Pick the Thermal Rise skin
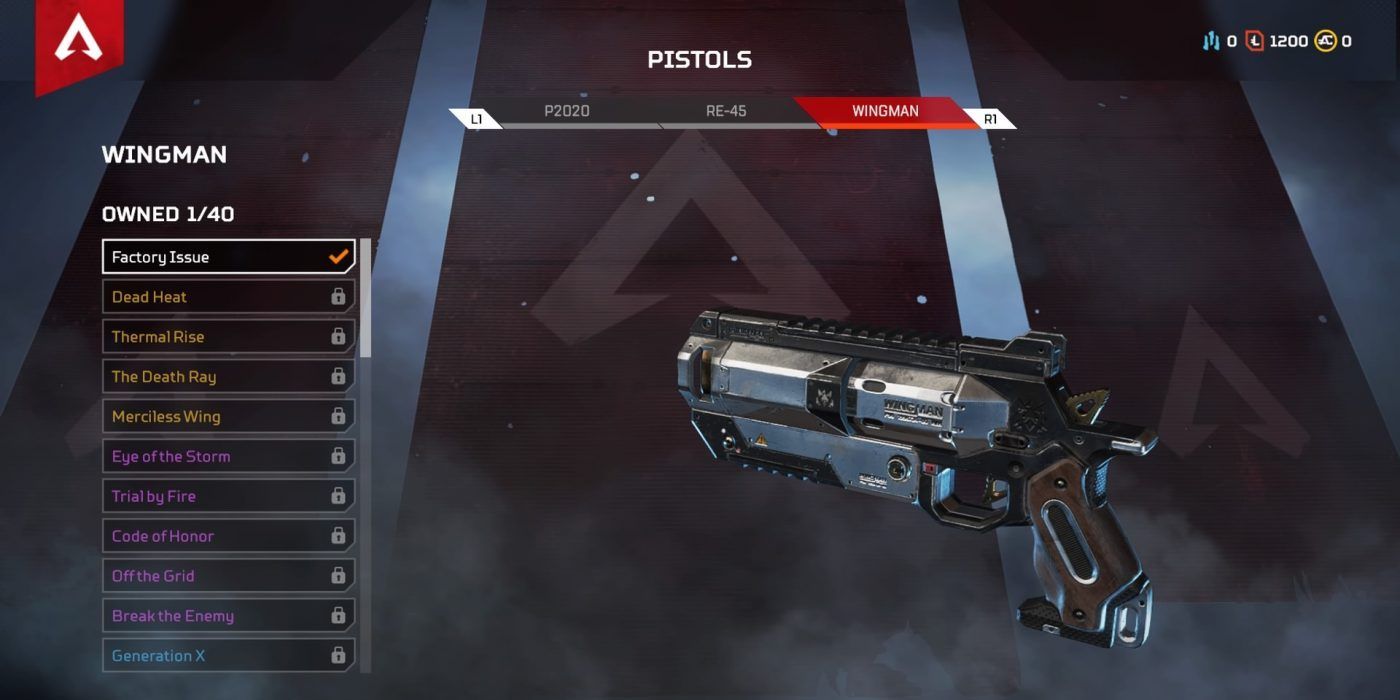Viewport: 1400px width, 700px height. click(x=228, y=337)
